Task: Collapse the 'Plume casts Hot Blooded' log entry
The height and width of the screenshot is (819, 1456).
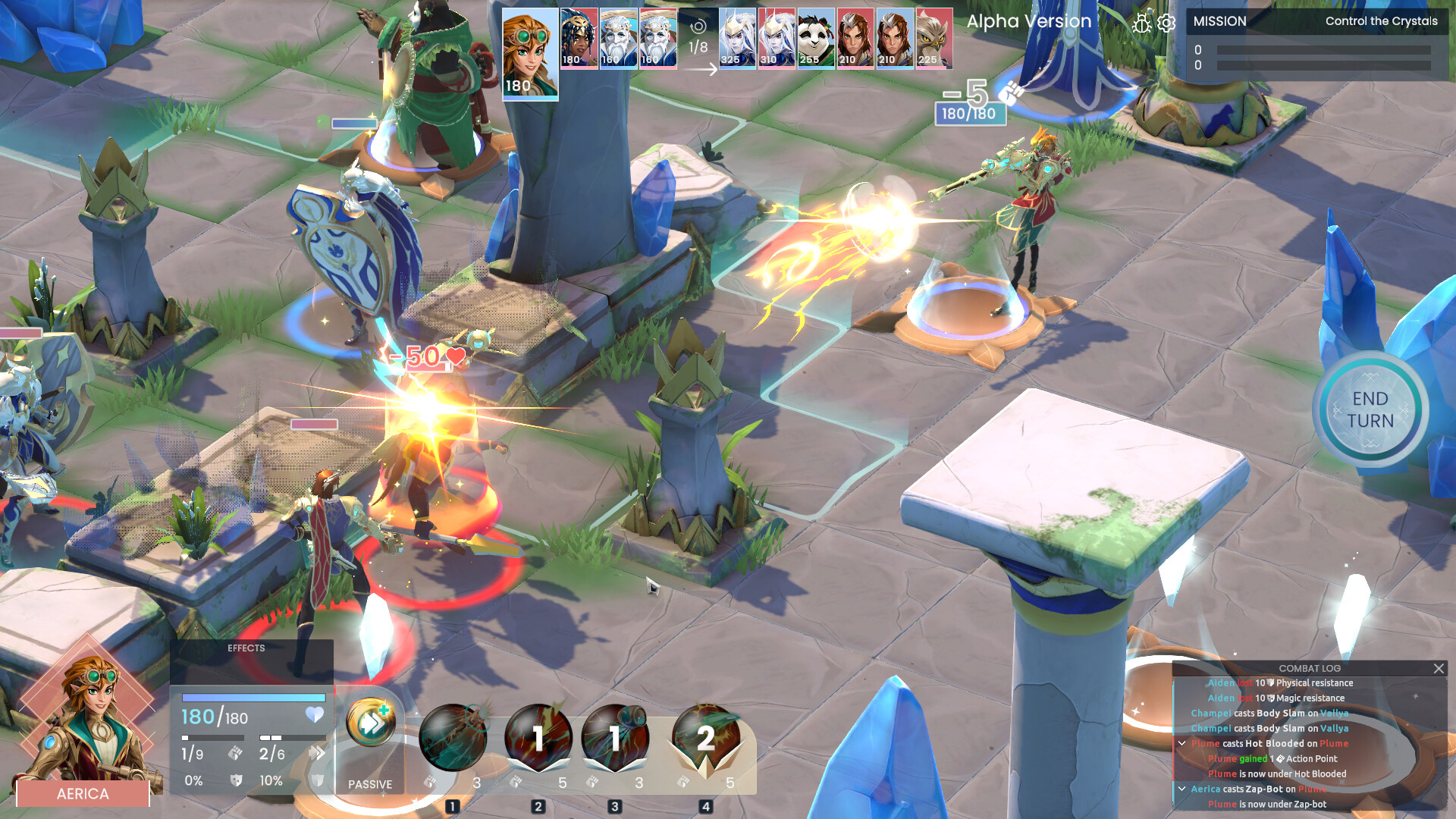Action: tap(1183, 744)
